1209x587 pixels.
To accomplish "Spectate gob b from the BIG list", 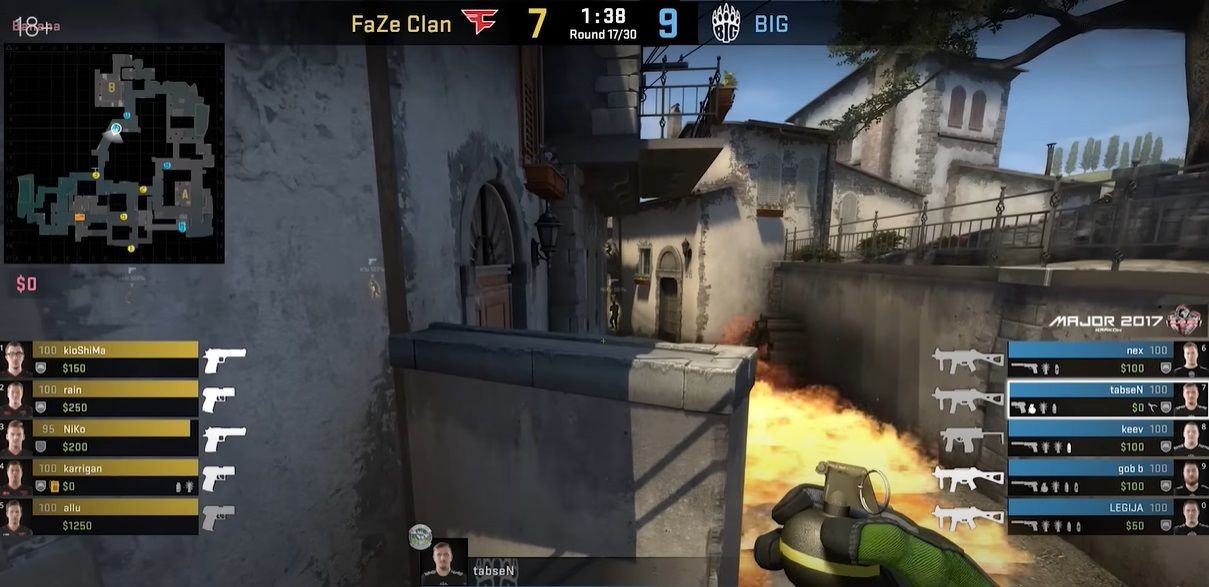I will point(1104,476).
